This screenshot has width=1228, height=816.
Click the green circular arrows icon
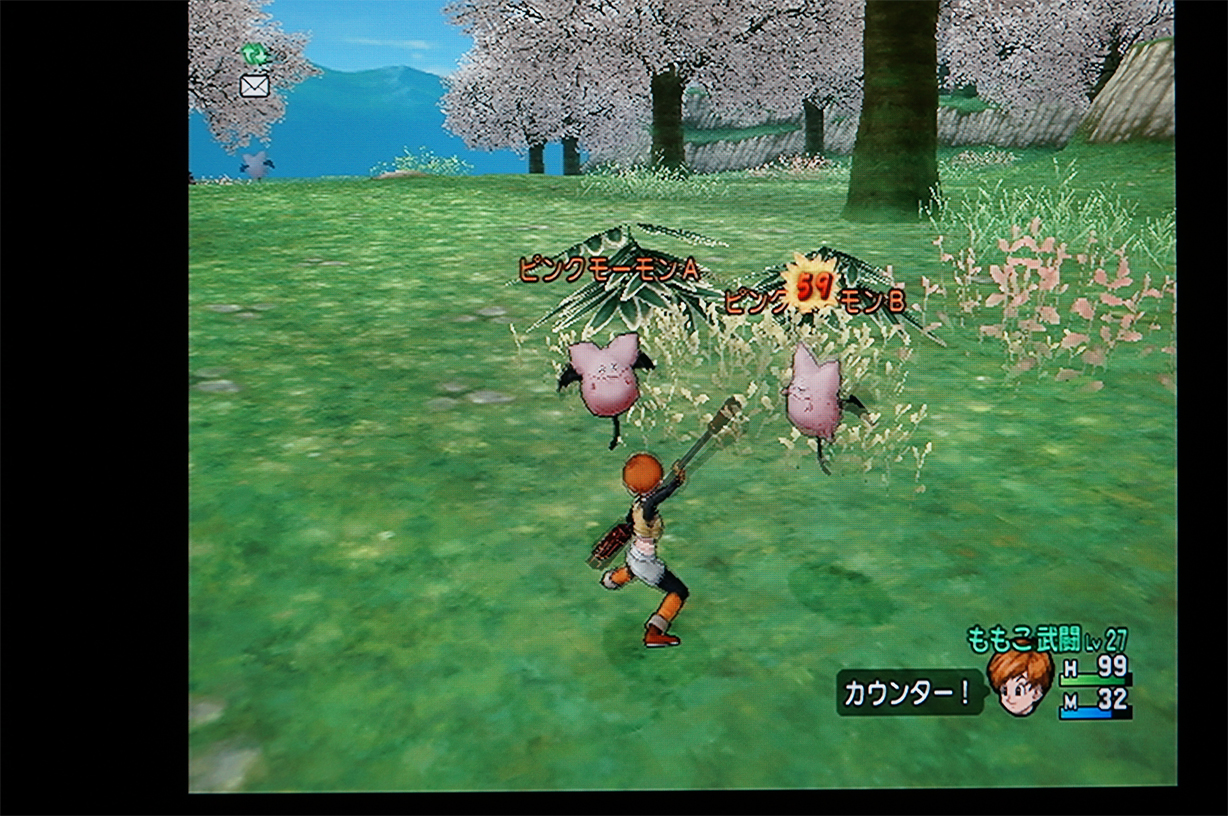click(x=254, y=54)
